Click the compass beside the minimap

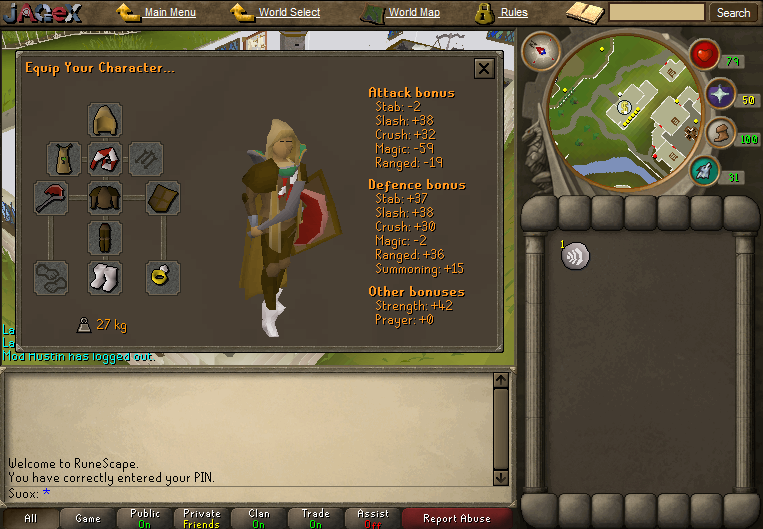541,51
